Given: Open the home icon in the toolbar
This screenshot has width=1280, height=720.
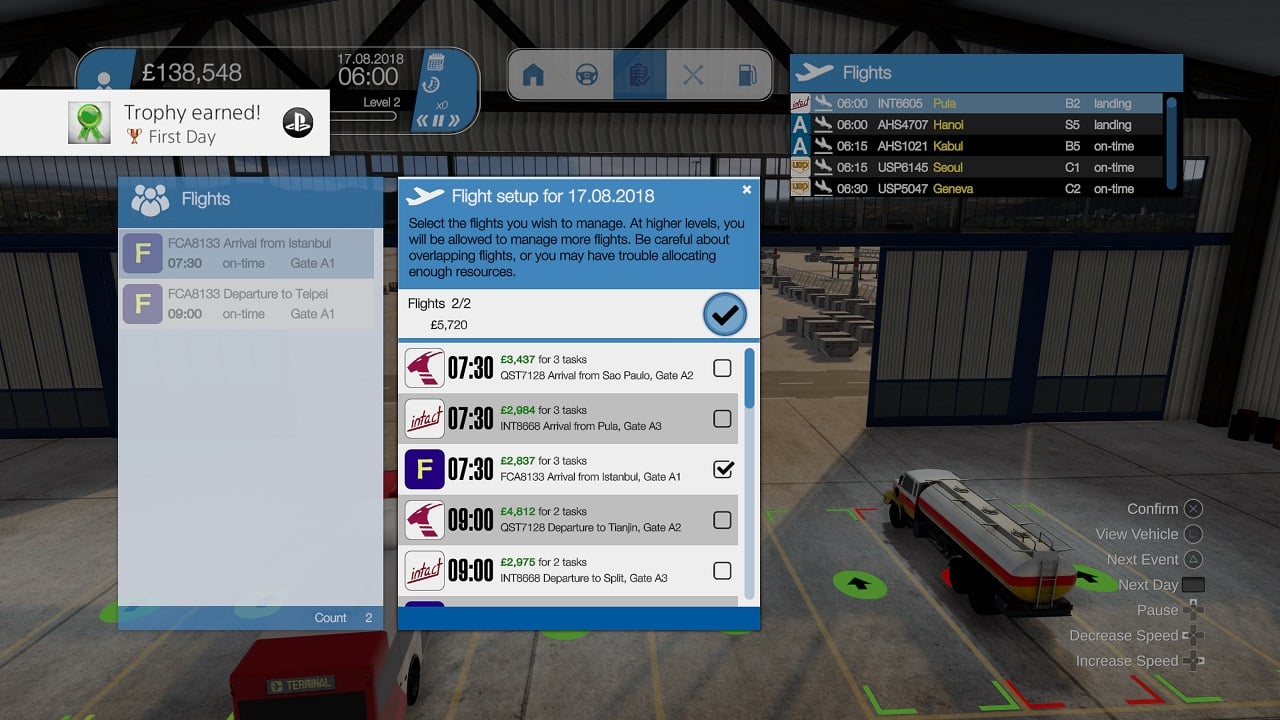Looking at the screenshot, I should (x=533, y=75).
